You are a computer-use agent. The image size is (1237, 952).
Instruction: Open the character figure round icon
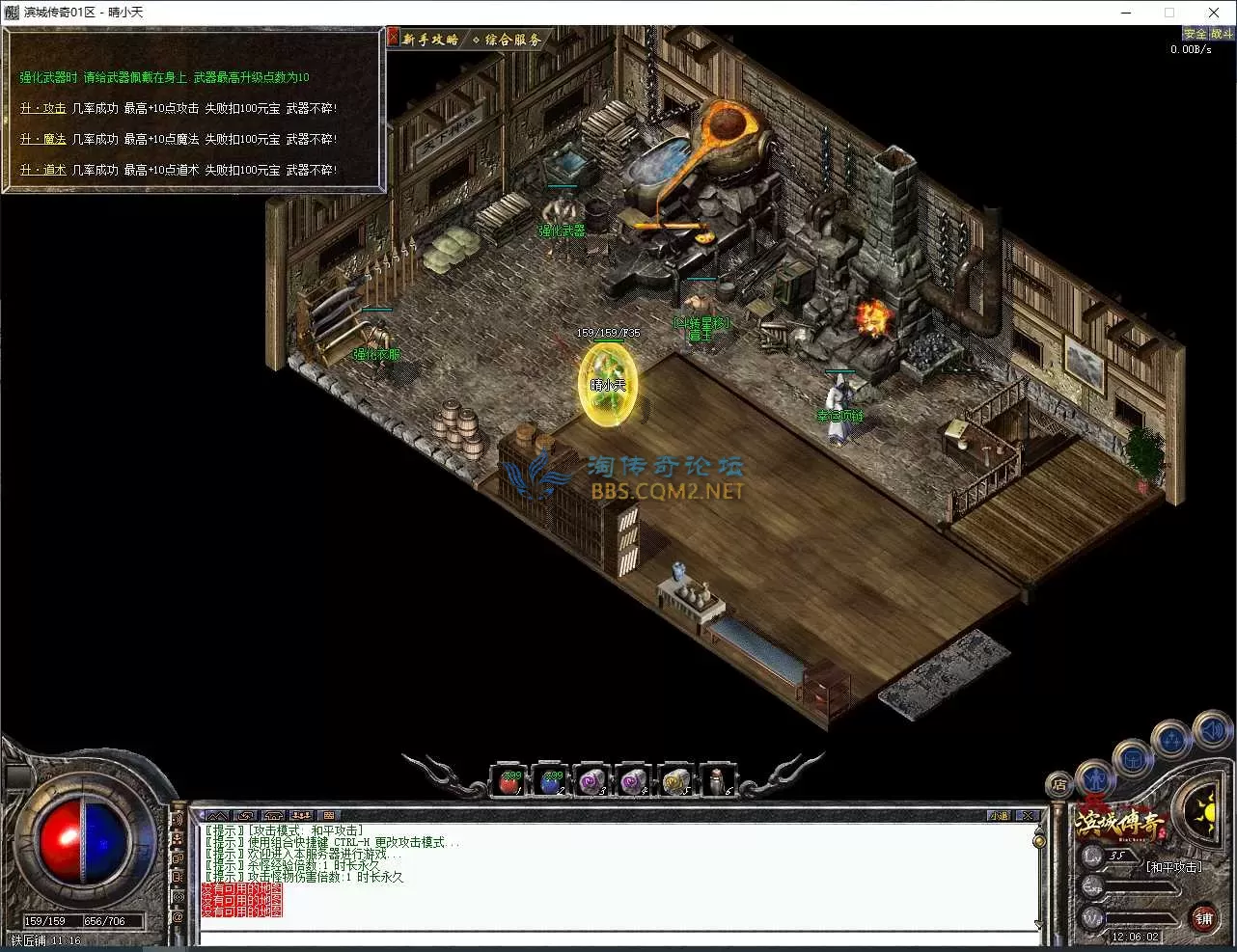click(x=1096, y=776)
